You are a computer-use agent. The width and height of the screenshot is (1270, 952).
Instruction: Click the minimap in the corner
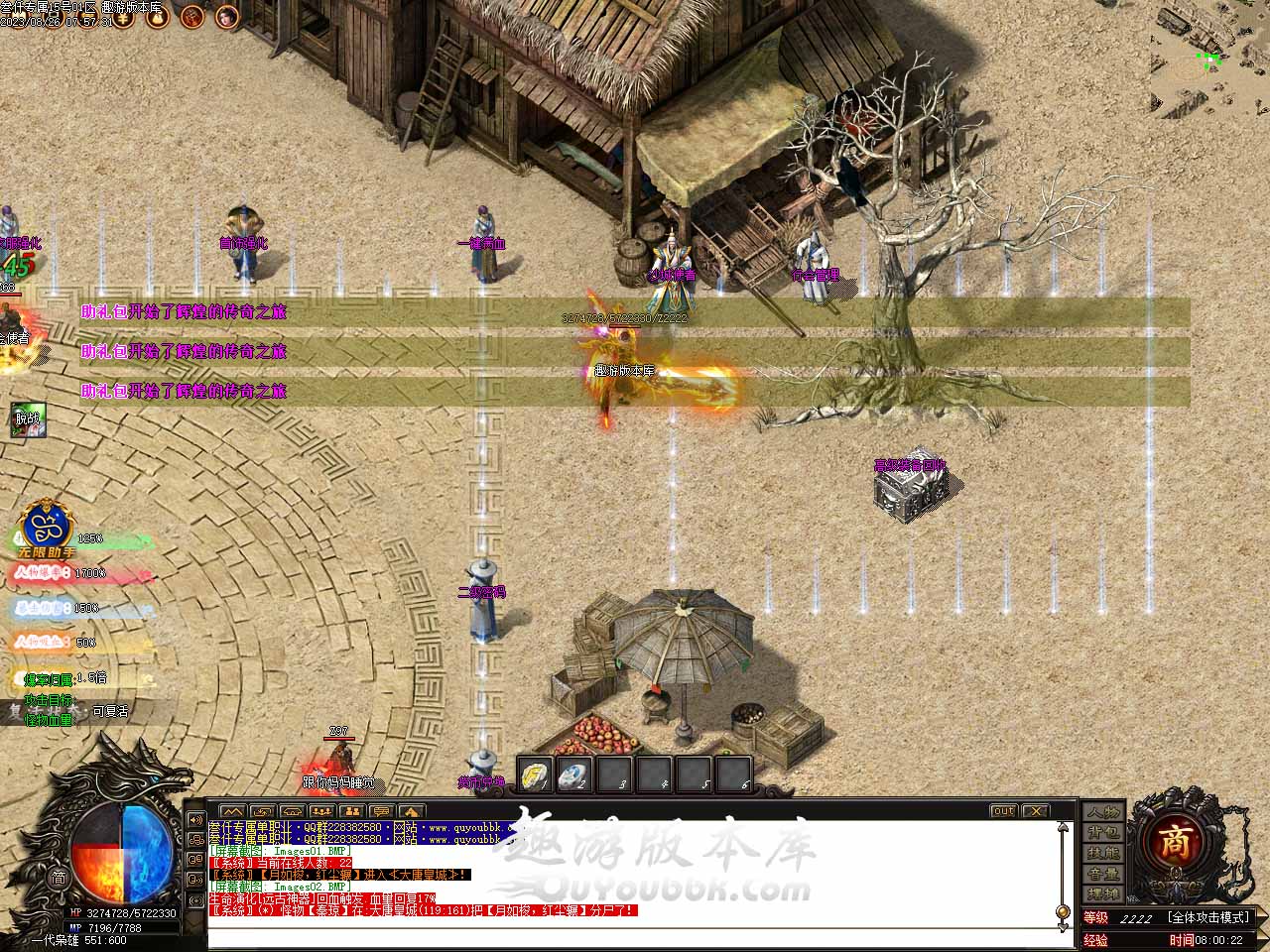click(1210, 58)
